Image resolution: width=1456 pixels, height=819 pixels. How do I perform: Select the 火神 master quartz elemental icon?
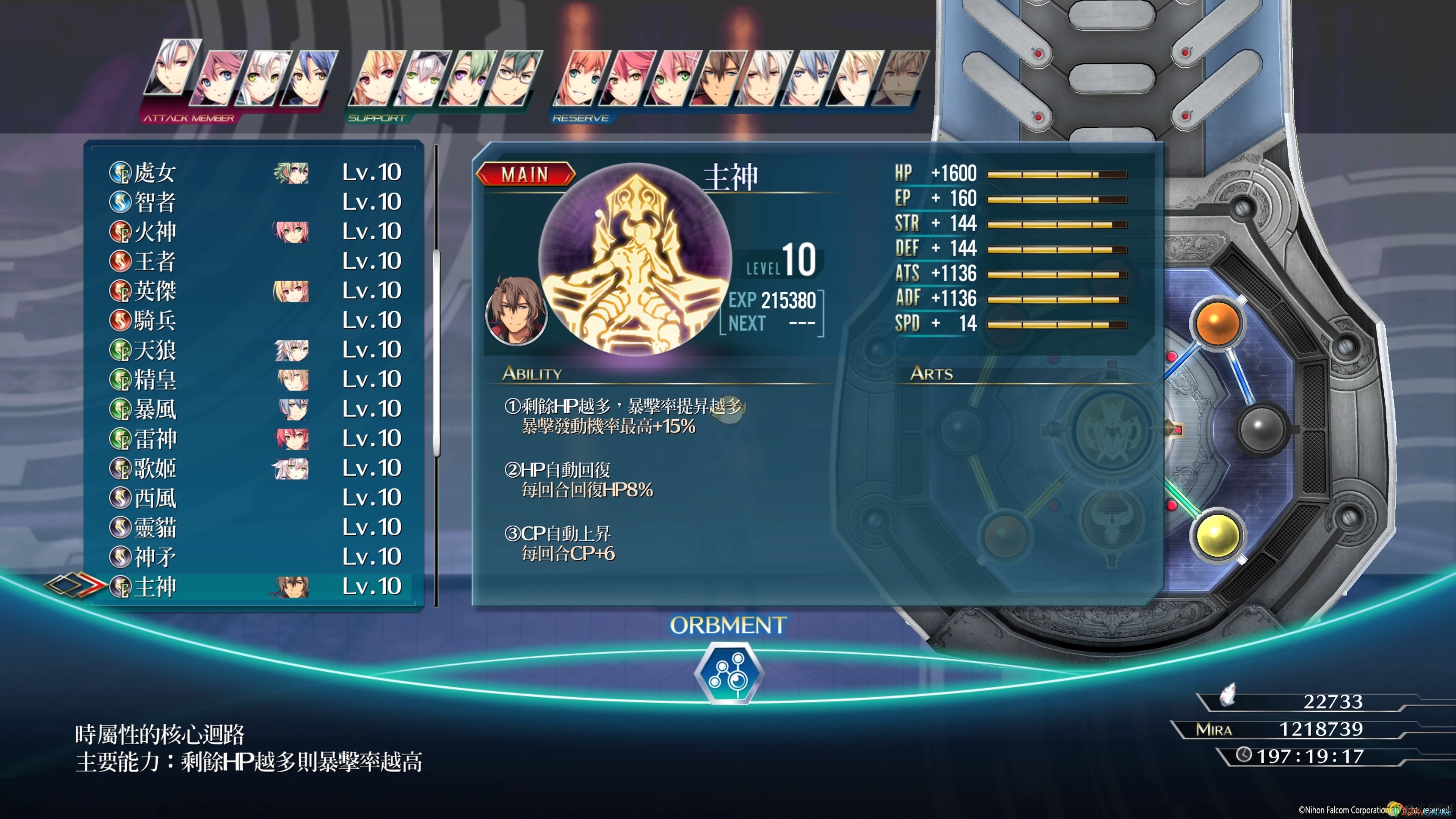tap(120, 231)
